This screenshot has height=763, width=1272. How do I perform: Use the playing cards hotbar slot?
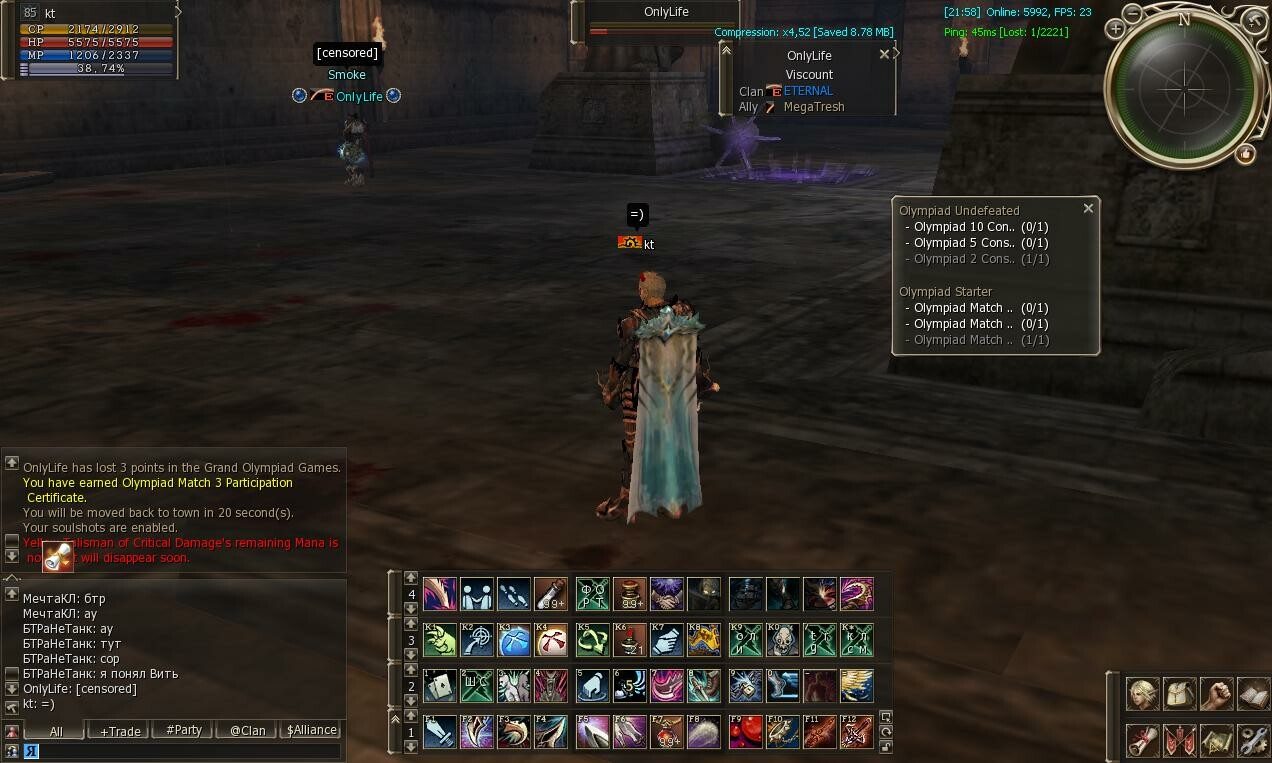click(440, 686)
